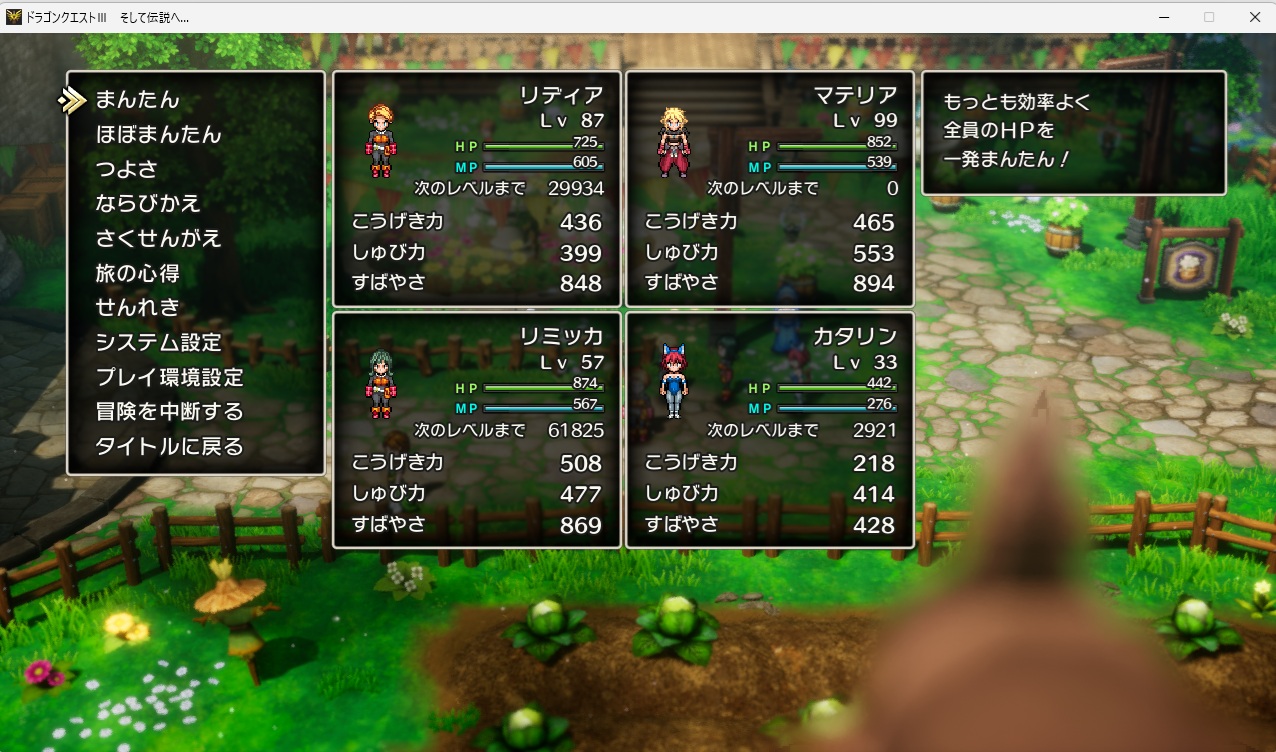Open システム設定 settings
1276x752 pixels.
(158, 343)
